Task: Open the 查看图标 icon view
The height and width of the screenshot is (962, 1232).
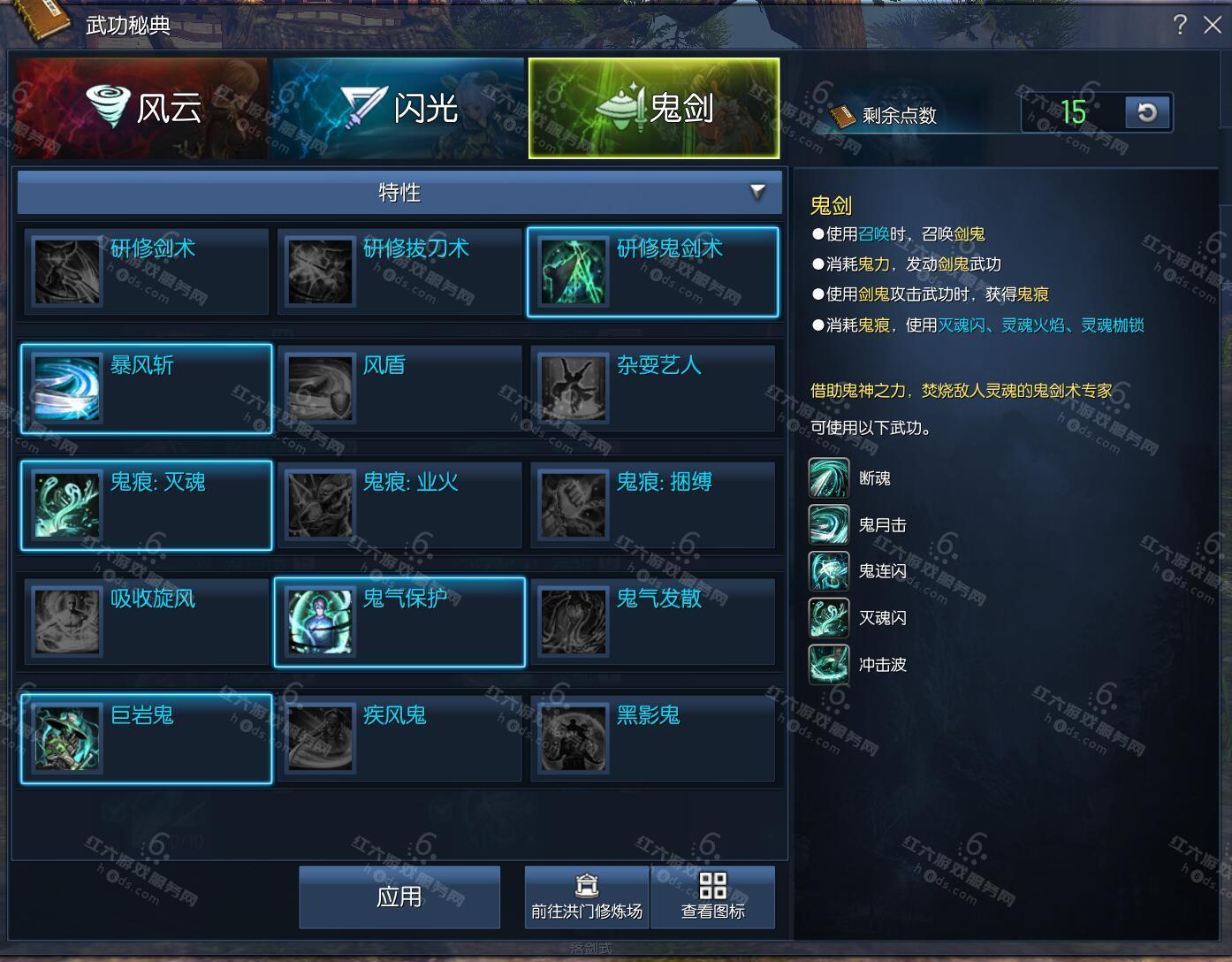Action: coord(713,897)
